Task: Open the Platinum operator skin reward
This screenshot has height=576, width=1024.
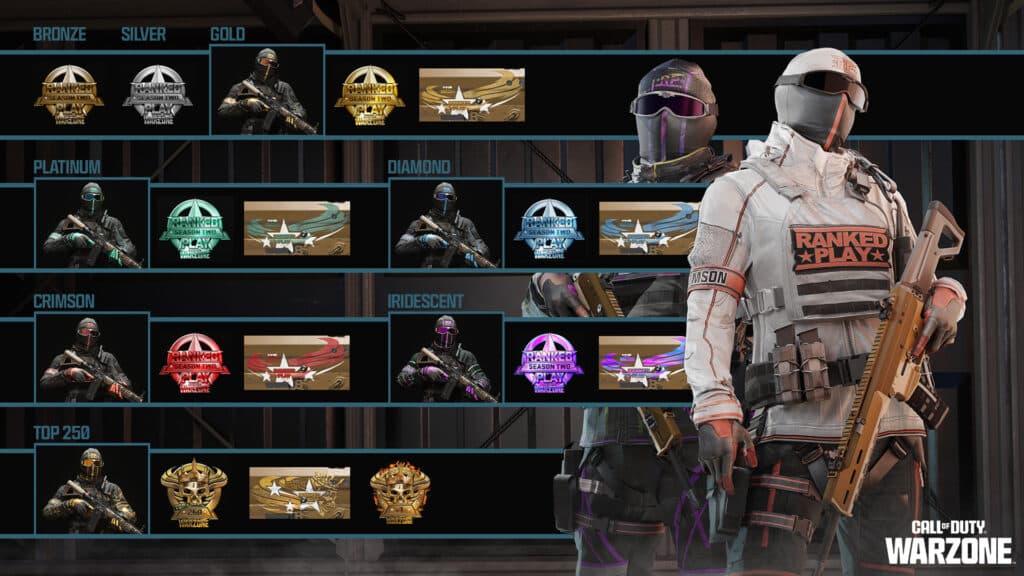Action: coord(92,225)
